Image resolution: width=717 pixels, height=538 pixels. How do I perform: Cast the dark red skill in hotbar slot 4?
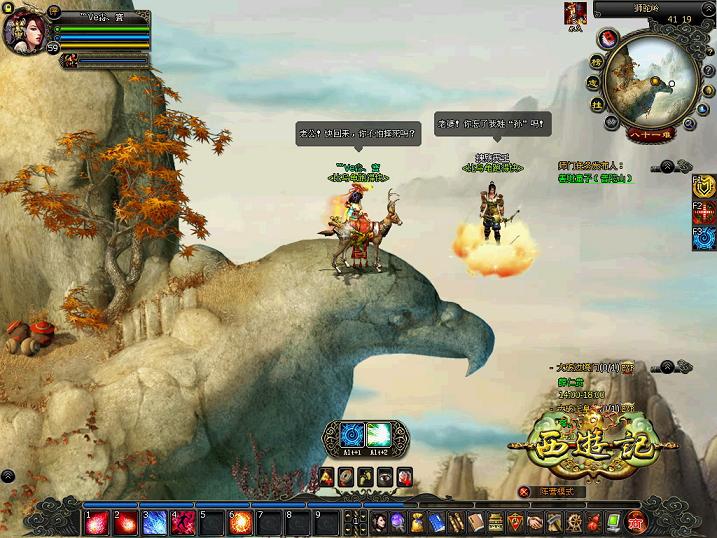[184, 521]
